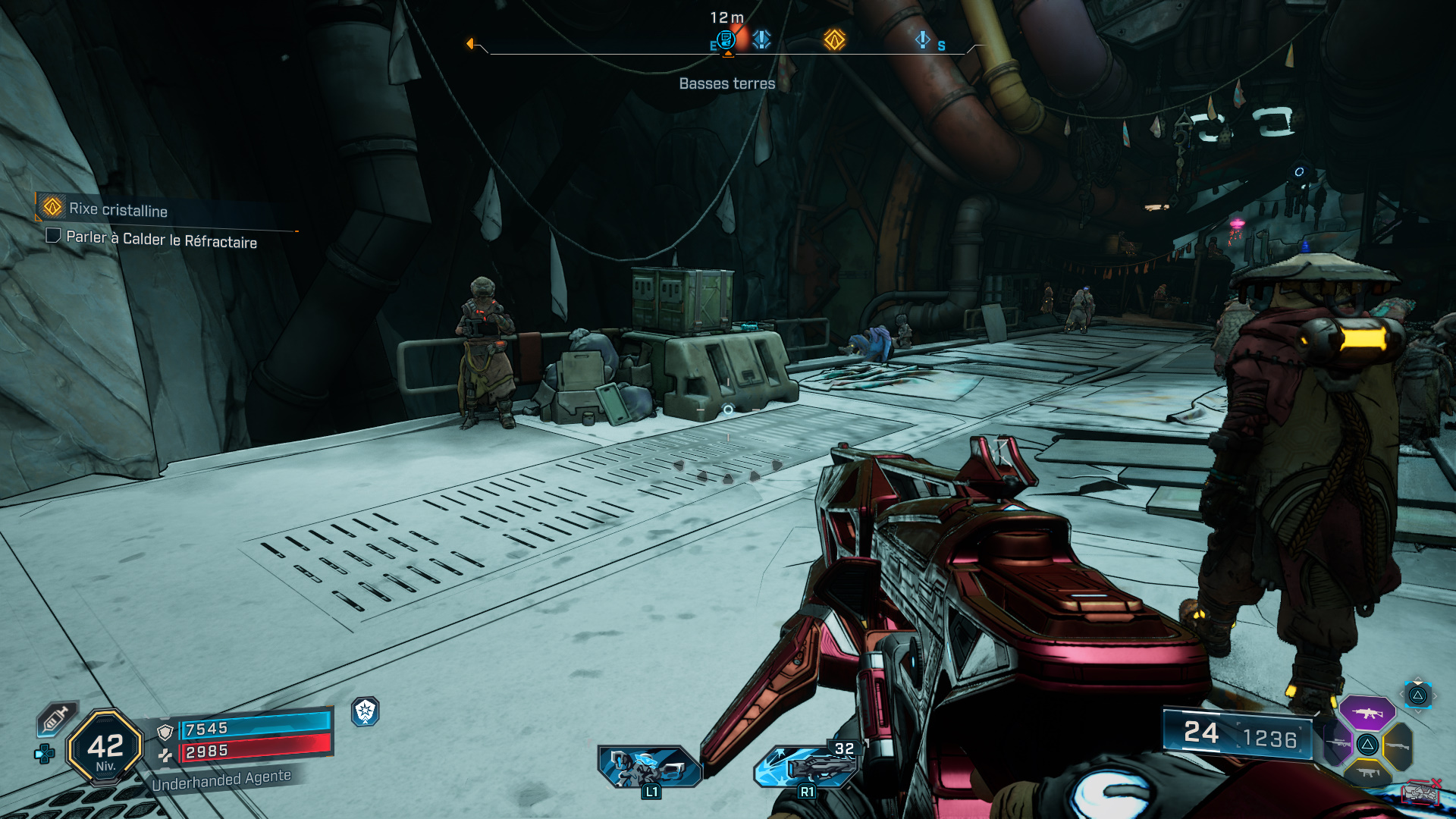Expand the downward chevron under the triangle prompt
Viewport: 1456px width, 819px height.
(x=1417, y=711)
